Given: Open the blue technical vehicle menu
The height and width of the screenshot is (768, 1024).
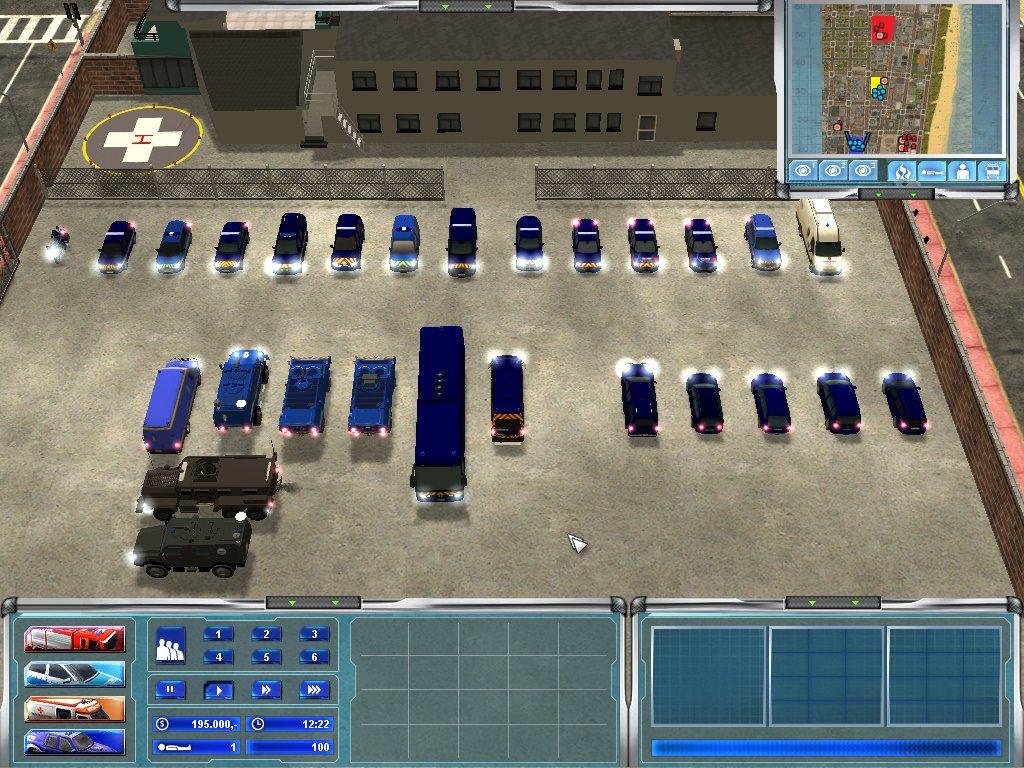Looking at the screenshot, I should (x=75, y=743).
